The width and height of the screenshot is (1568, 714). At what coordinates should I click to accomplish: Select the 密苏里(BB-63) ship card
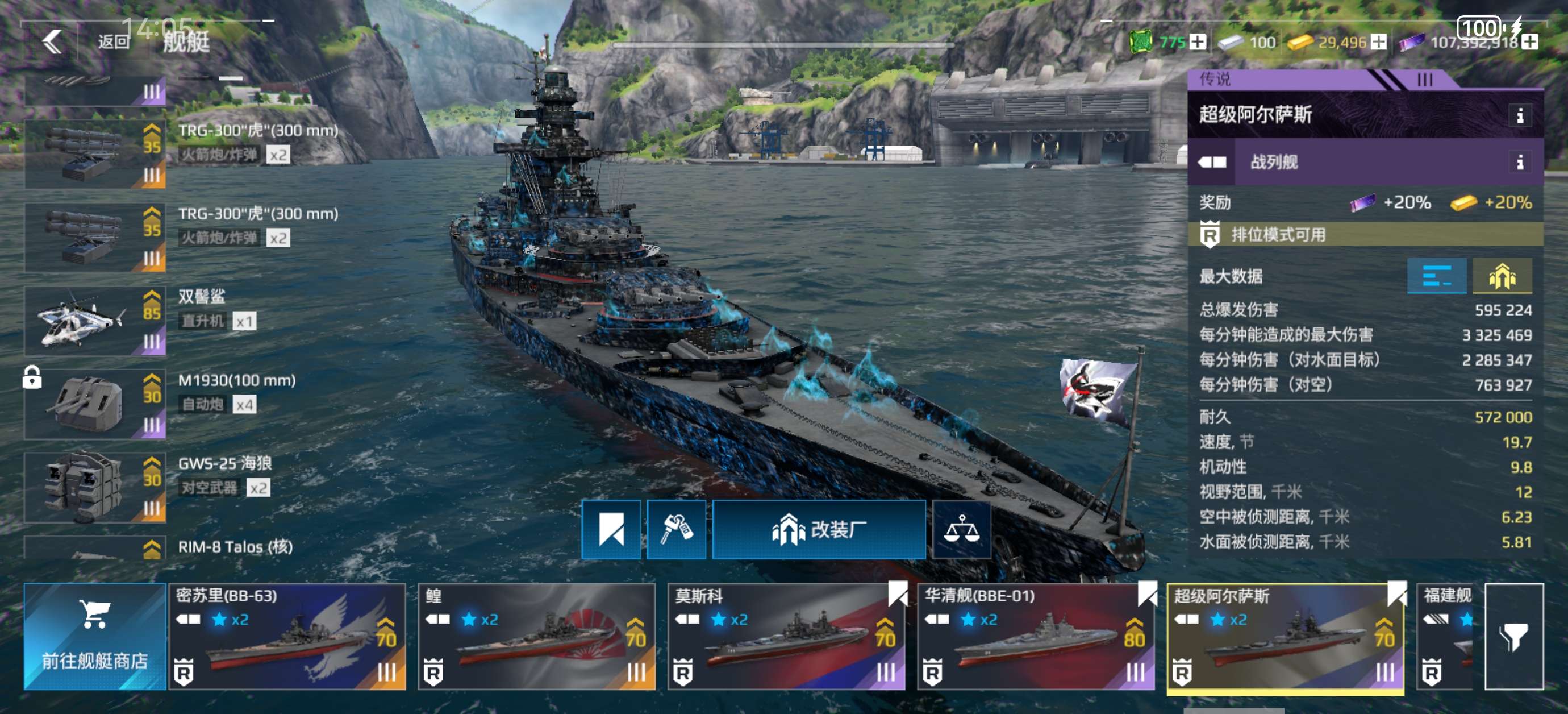tap(287, 637)
